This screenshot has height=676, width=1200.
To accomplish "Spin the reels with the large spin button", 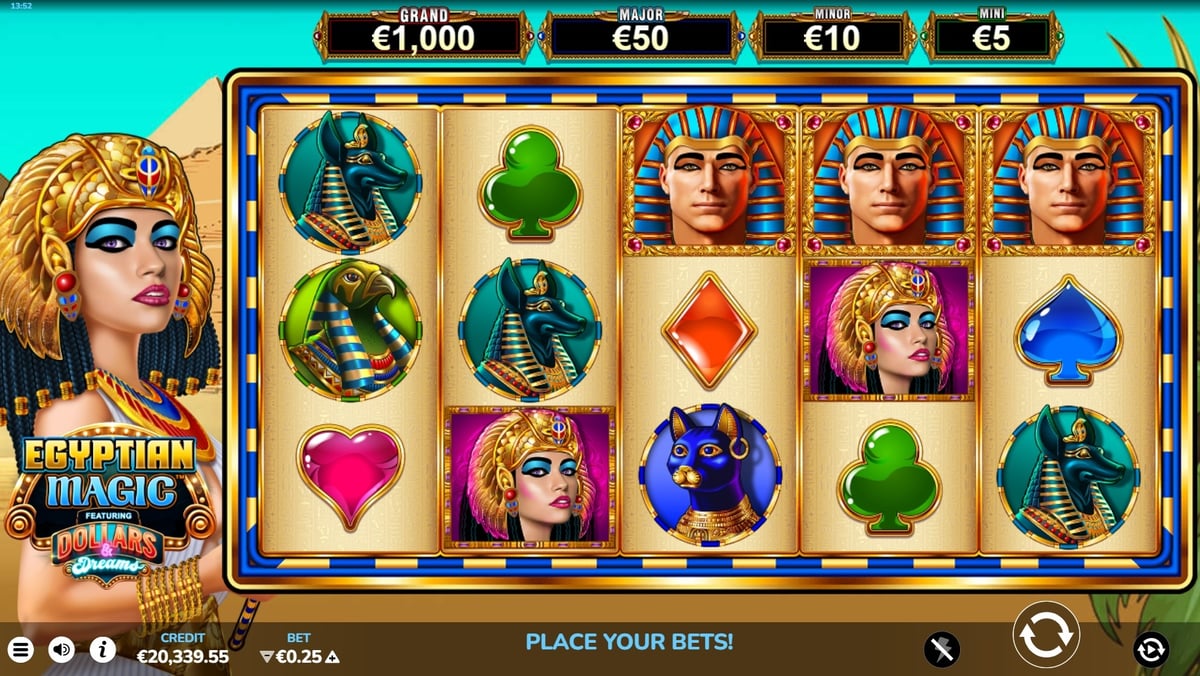I will (1046, 634).
